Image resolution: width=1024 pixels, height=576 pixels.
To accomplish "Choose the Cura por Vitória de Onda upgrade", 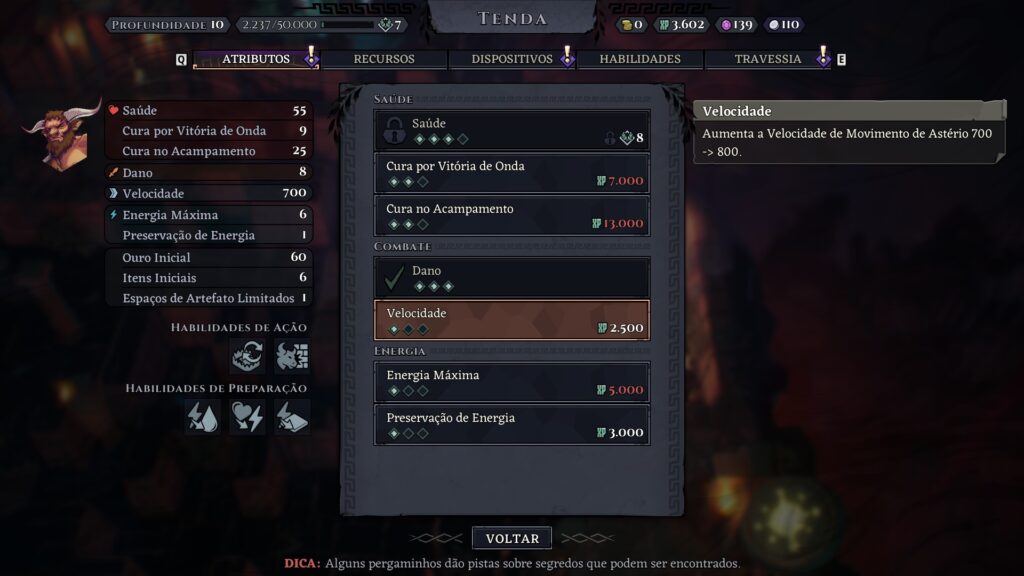I will click(511, 173).
